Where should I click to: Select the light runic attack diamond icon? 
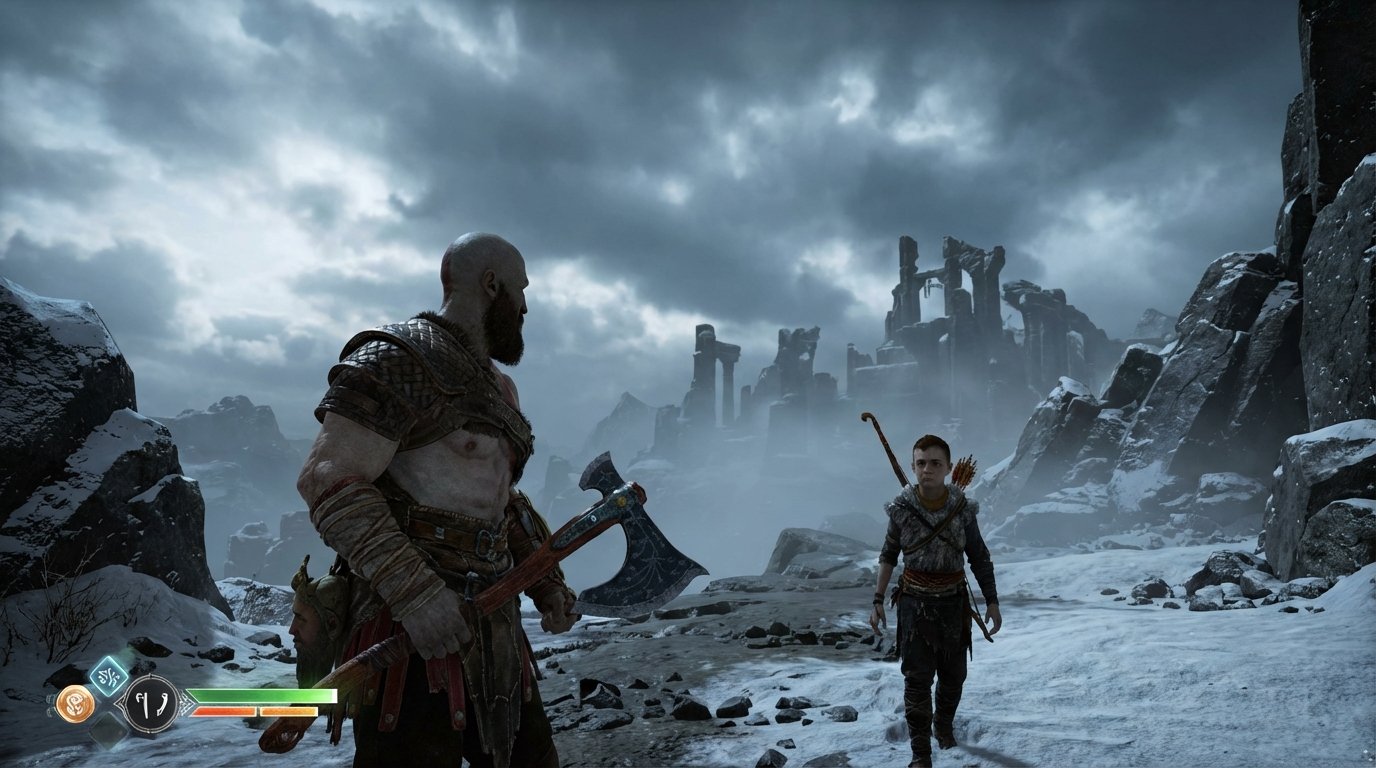108,677
